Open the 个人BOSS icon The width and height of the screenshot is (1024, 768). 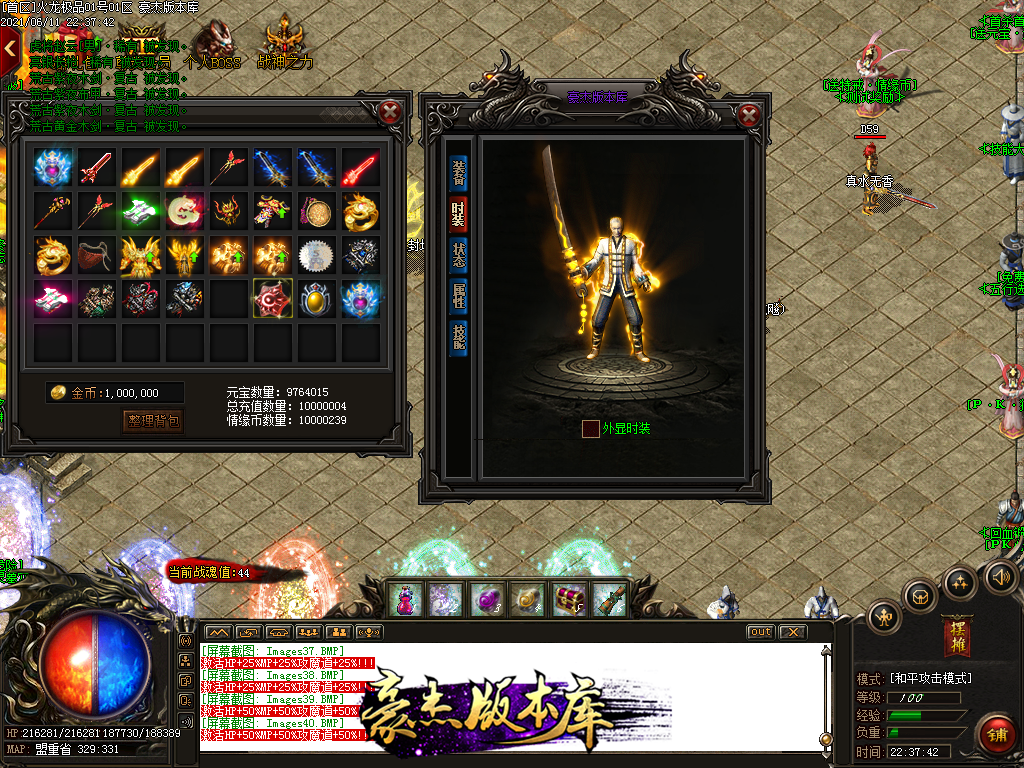click(x=216, y=45)
